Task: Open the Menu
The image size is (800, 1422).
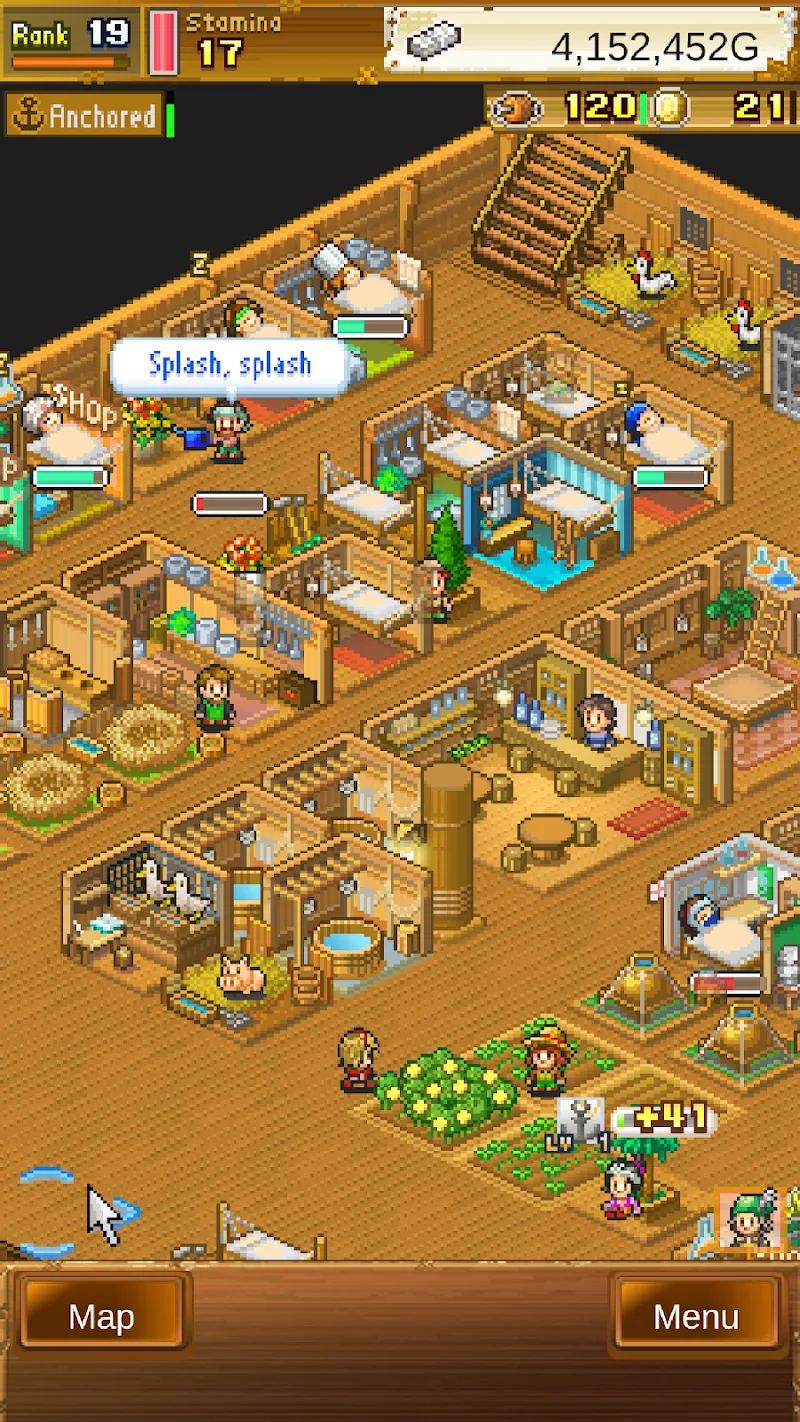Action: (696, 1316)
